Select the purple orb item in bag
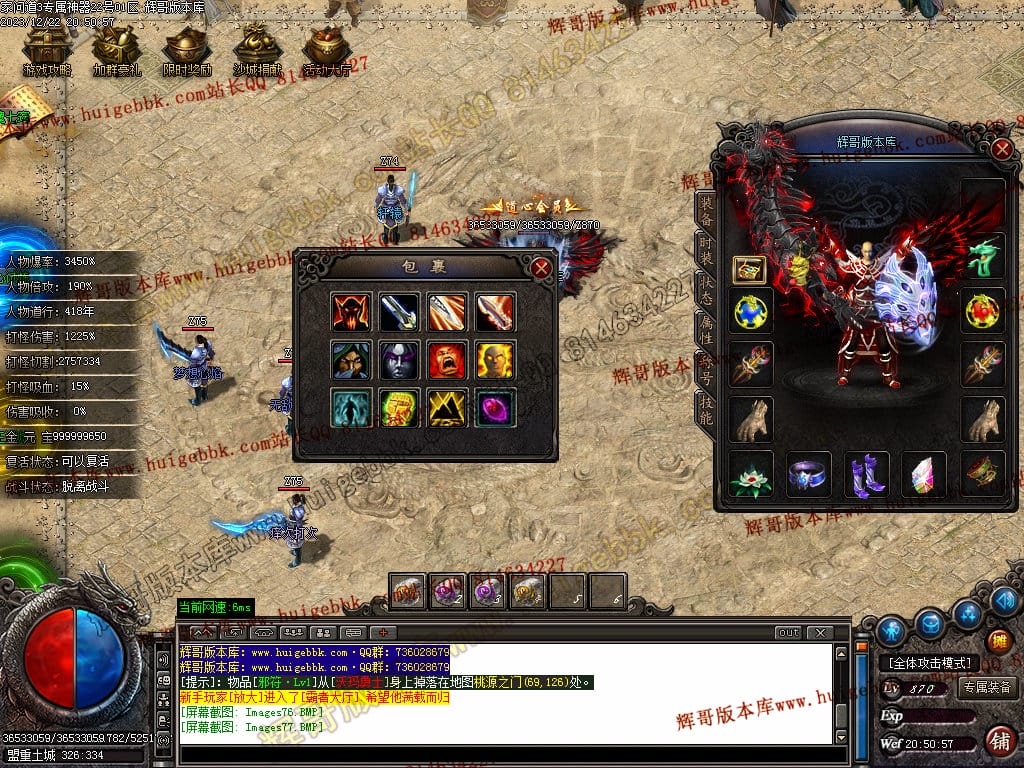 click(x=495, y=408)
